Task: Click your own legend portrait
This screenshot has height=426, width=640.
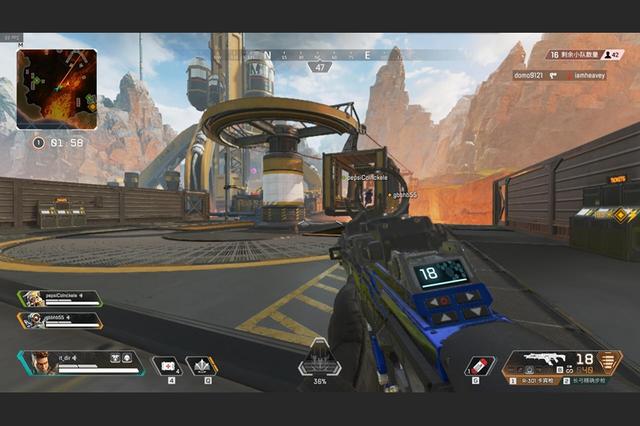Action: pyautogui.click(x=38, y=363)
